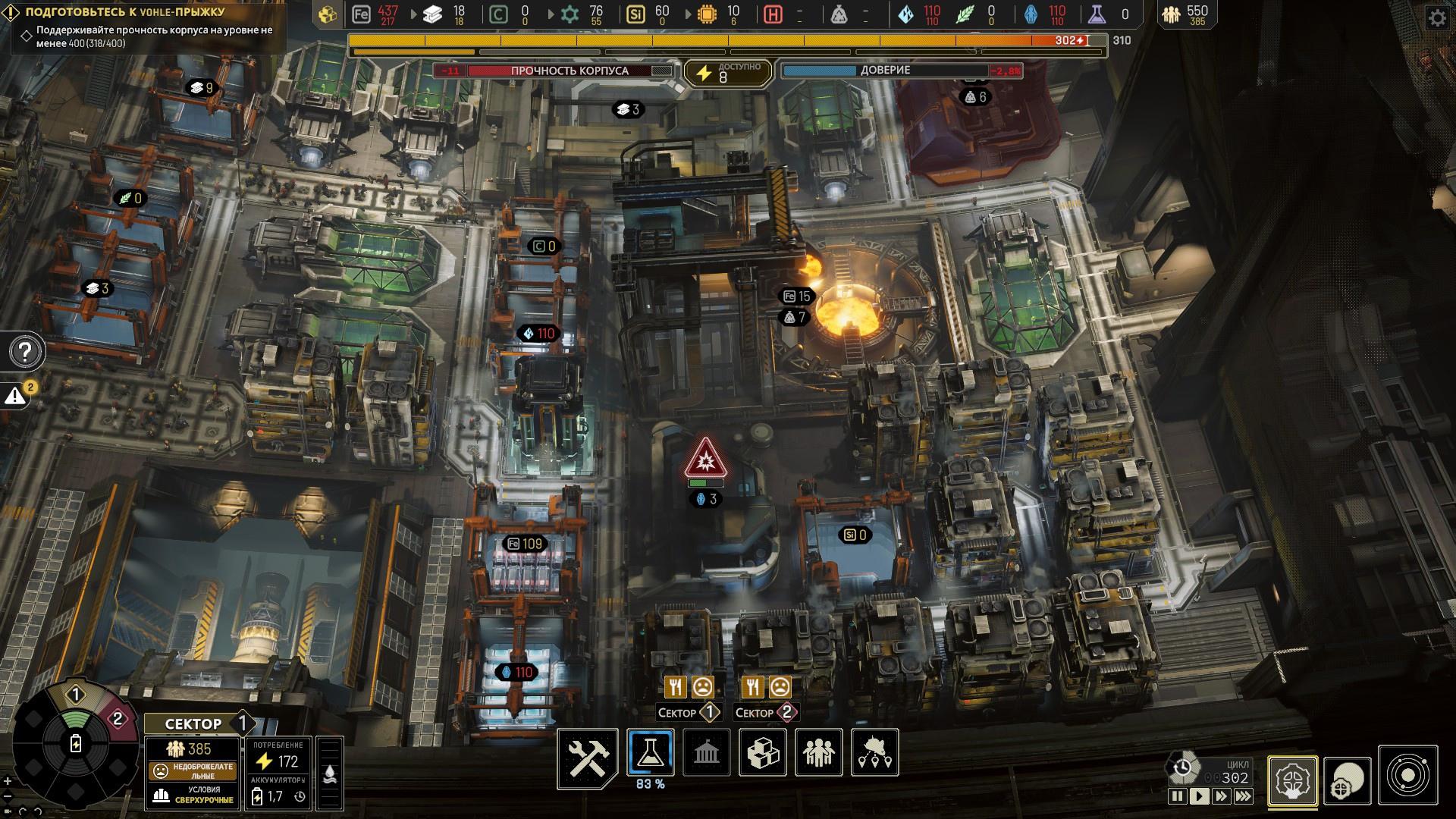The image size is (1456, 819).
Task: Jump to the Сектор 2 label
Action: [764, 713]
